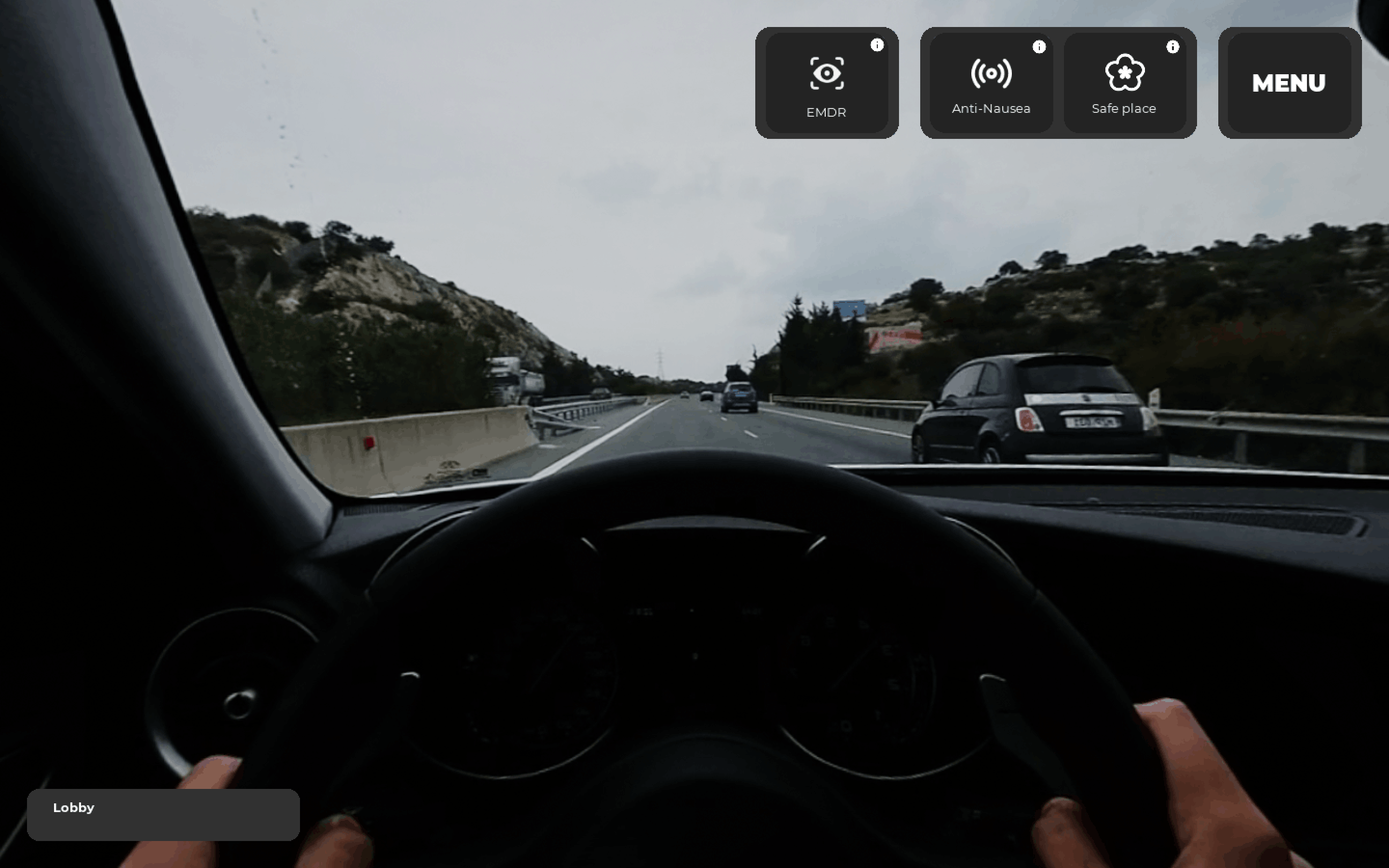This screenshot has height=868, width=1389.
Task: Click the info badge on the EMDR tile
Action: (877, 45)
